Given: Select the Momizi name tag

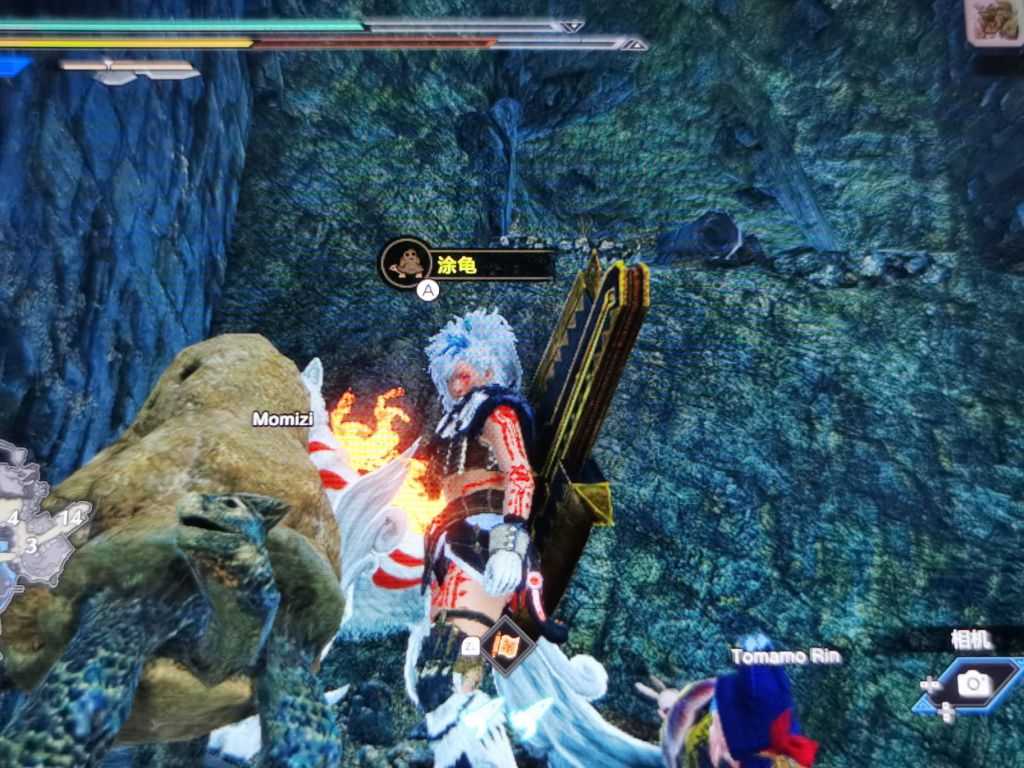Looking at the screenshot, I should pos(283,419).
